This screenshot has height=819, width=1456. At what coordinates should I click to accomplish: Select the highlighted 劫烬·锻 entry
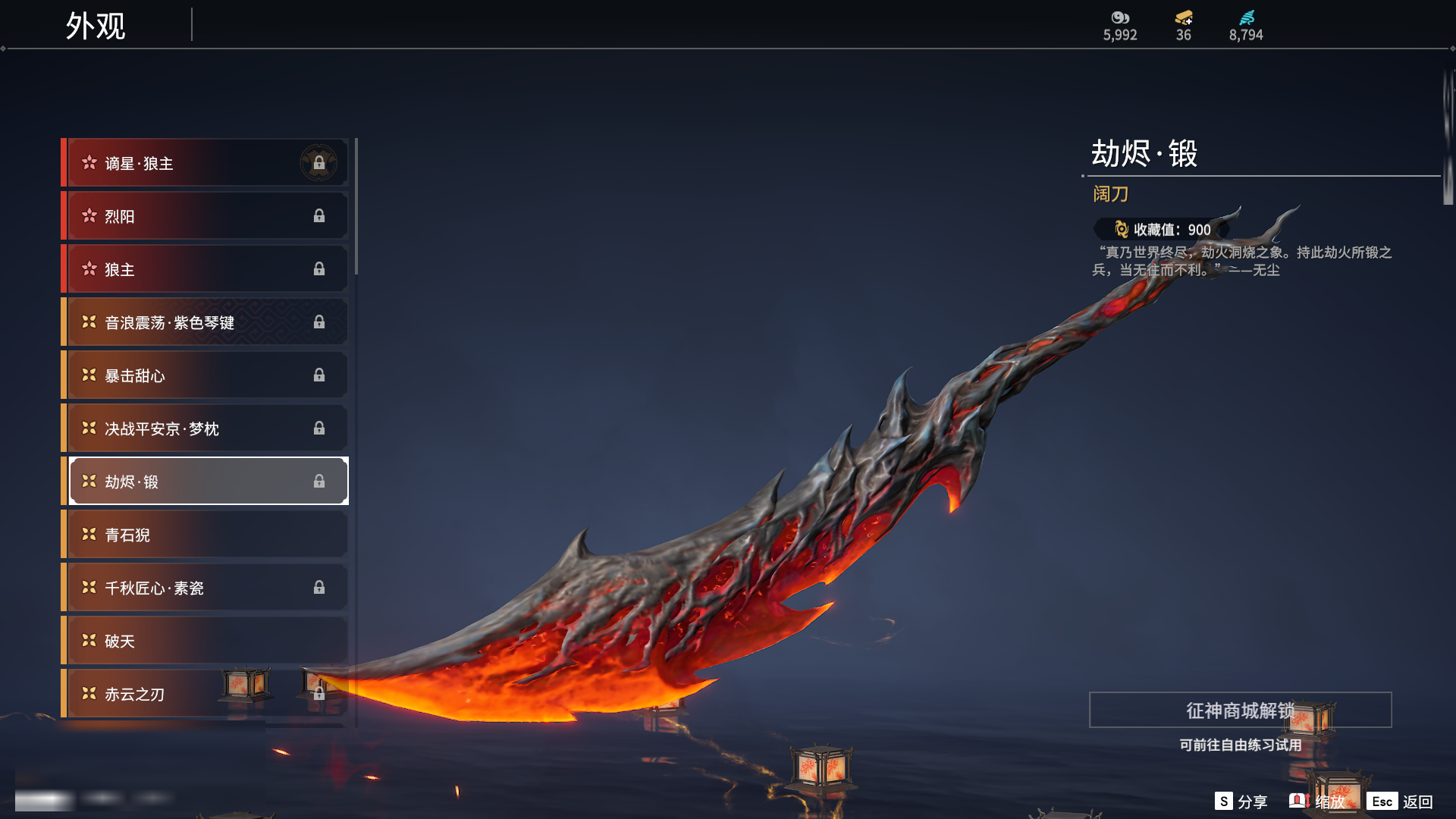point(205,482)
